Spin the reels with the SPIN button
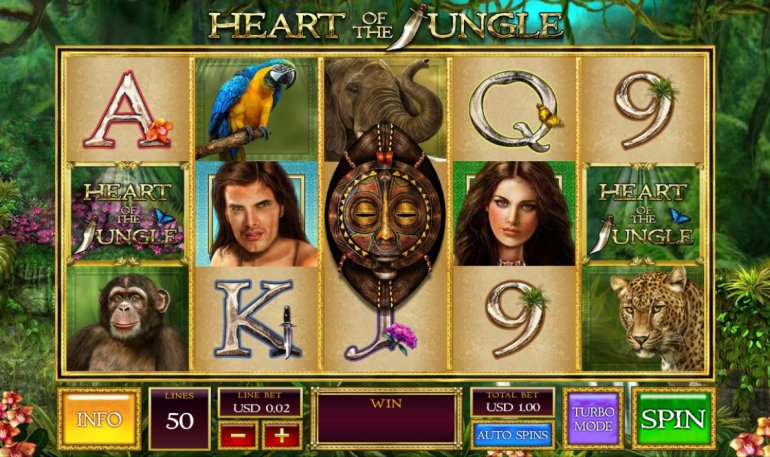The width and height of the screenshot is (770, 457). pos(673,418)
